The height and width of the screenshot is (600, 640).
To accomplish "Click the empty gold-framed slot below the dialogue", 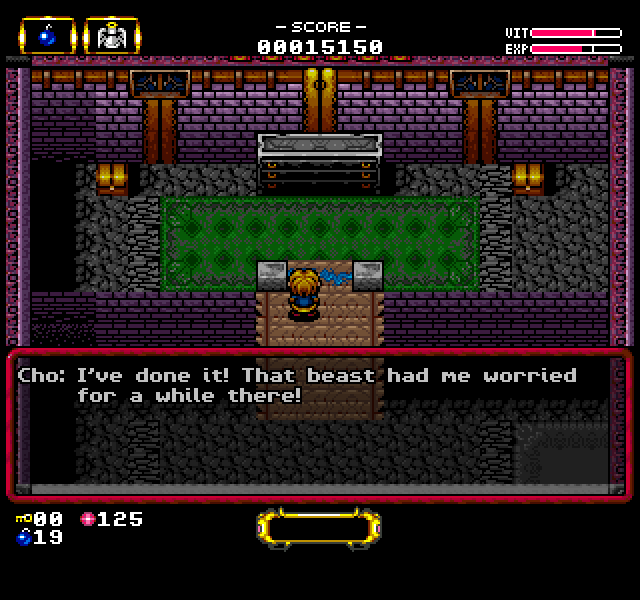I will (319, 527).
